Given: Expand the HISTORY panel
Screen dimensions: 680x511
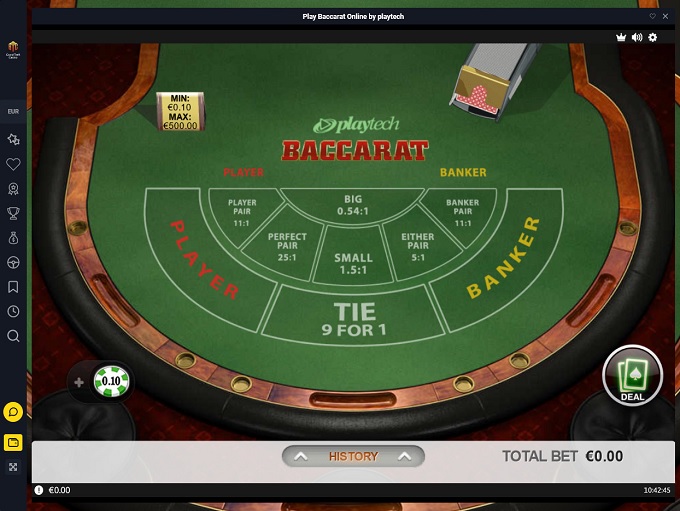Looking at the screenshot, I should click(x=353, y=456).
